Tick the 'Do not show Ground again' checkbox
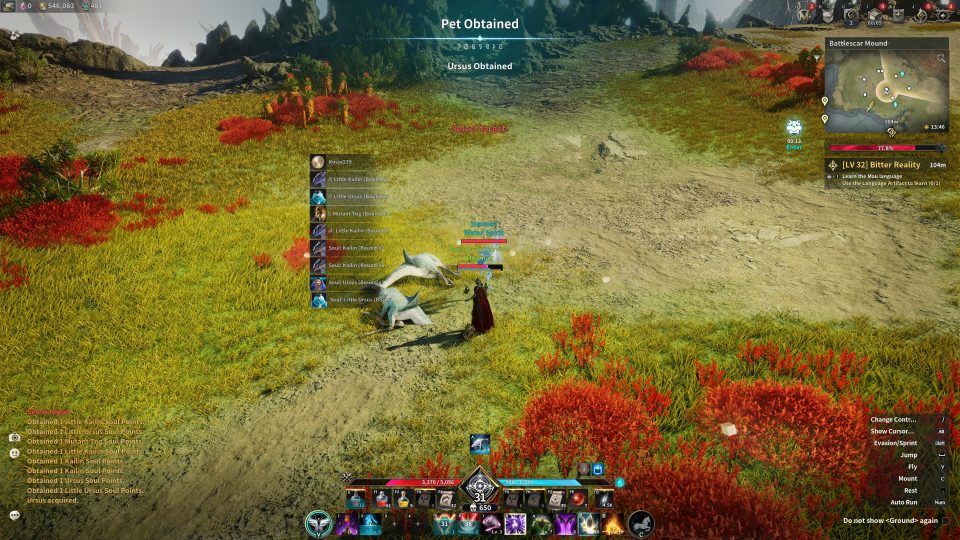Viewport: 960px width, 540px height. pos(945,520)
